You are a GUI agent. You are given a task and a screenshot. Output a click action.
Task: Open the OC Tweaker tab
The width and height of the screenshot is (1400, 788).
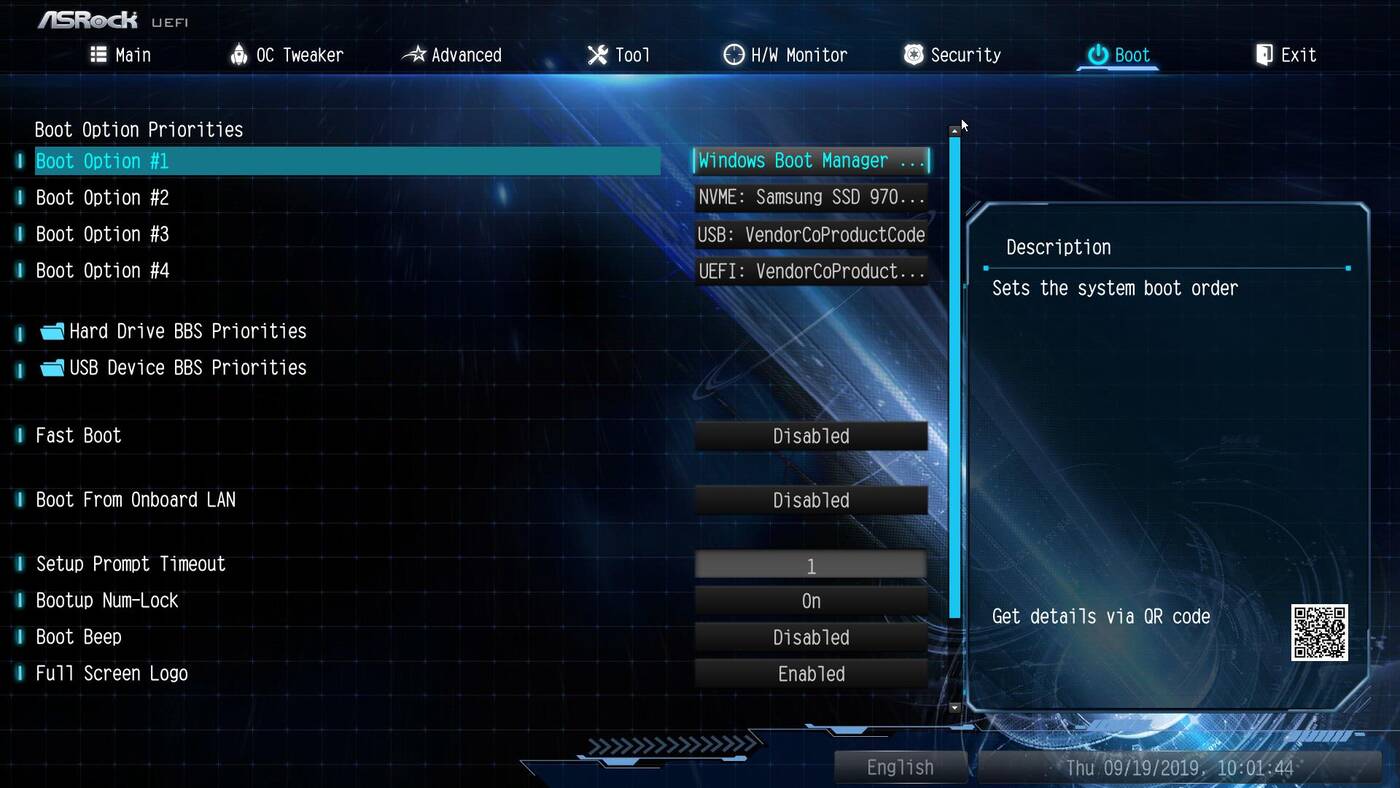(287, 55)
